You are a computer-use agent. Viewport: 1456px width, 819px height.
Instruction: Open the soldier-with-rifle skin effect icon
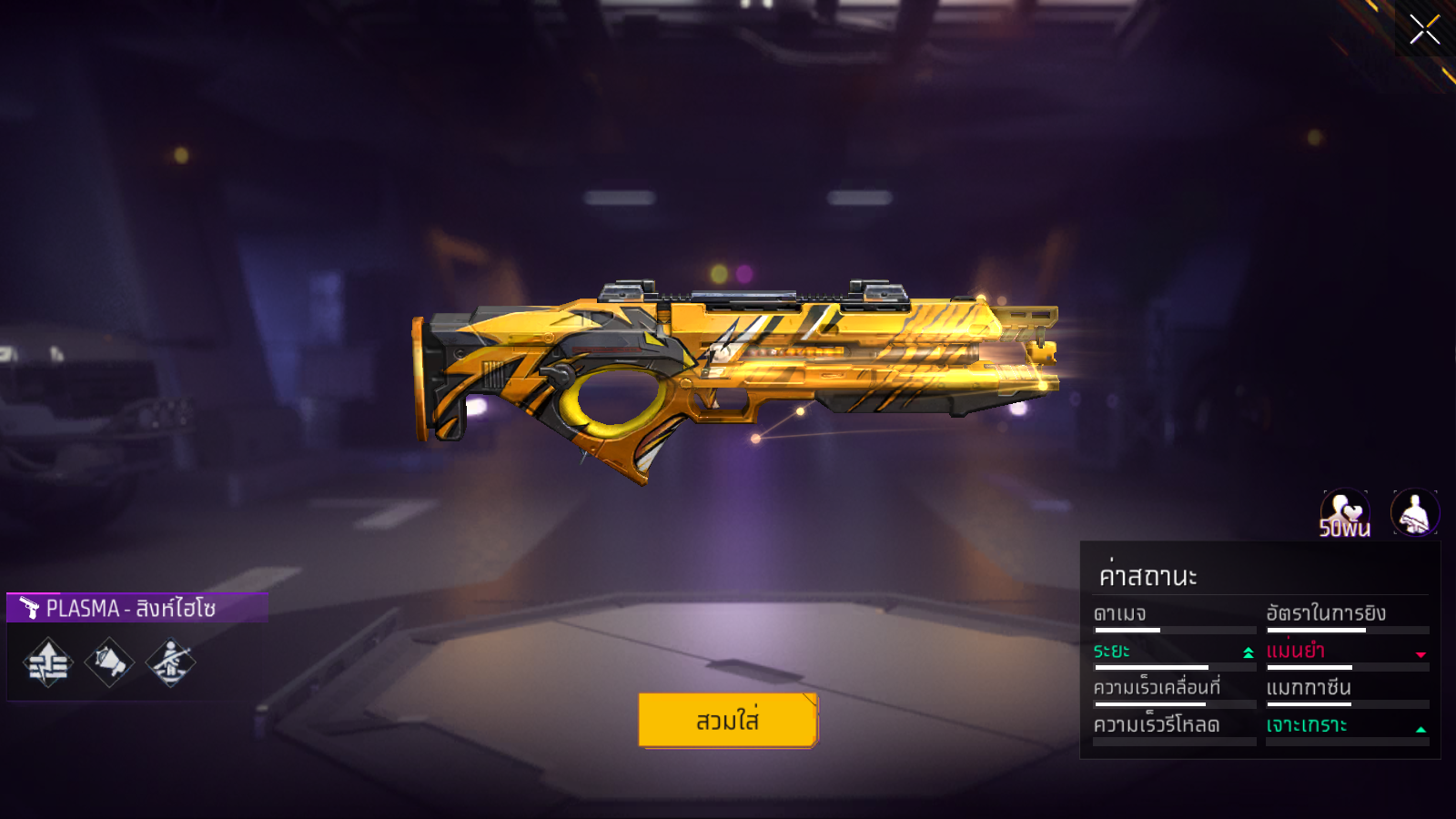pyautogui.click(x=170, y=662)
